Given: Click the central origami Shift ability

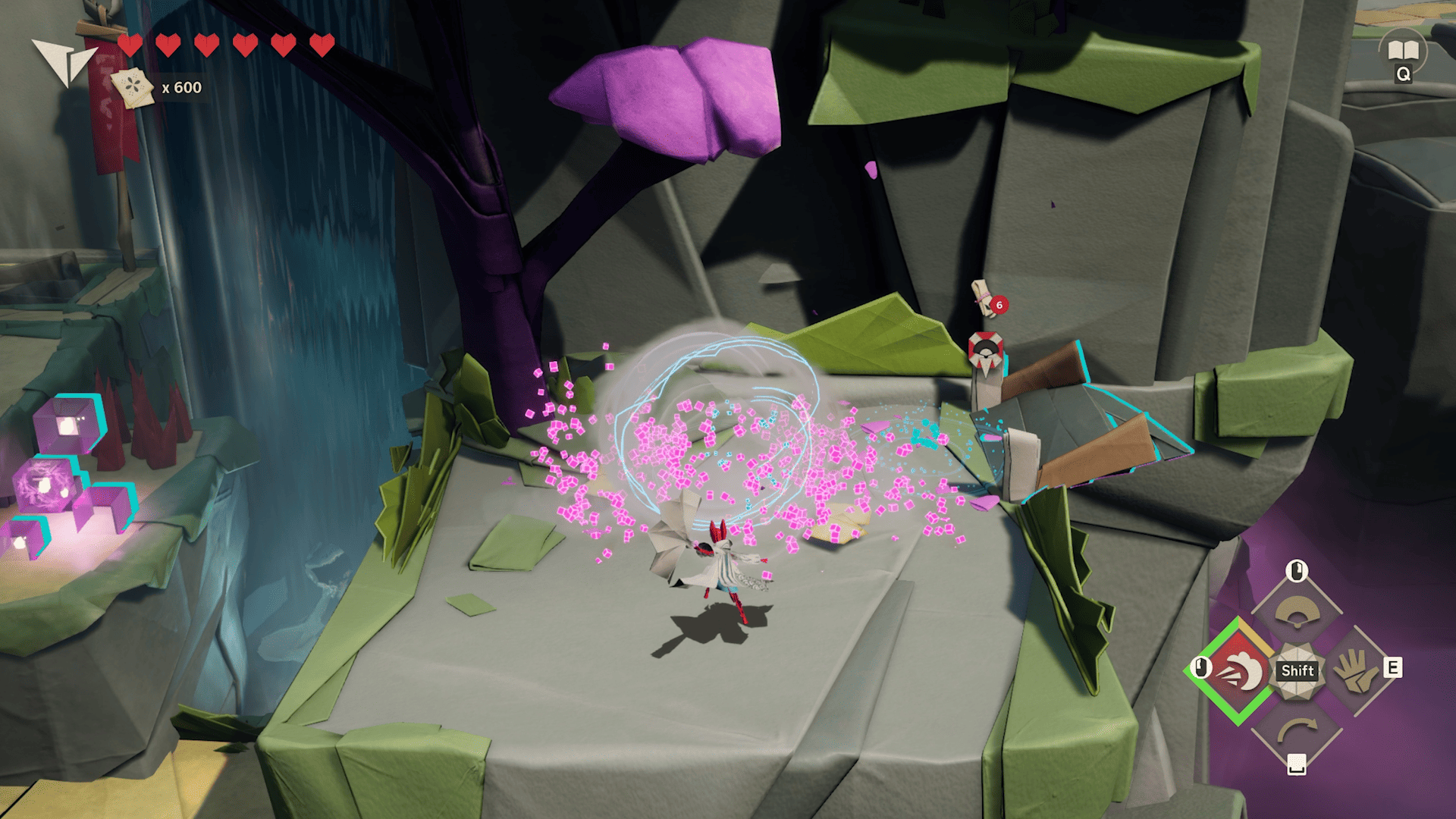Looking at the screenshot, I should coord(1298,670).
